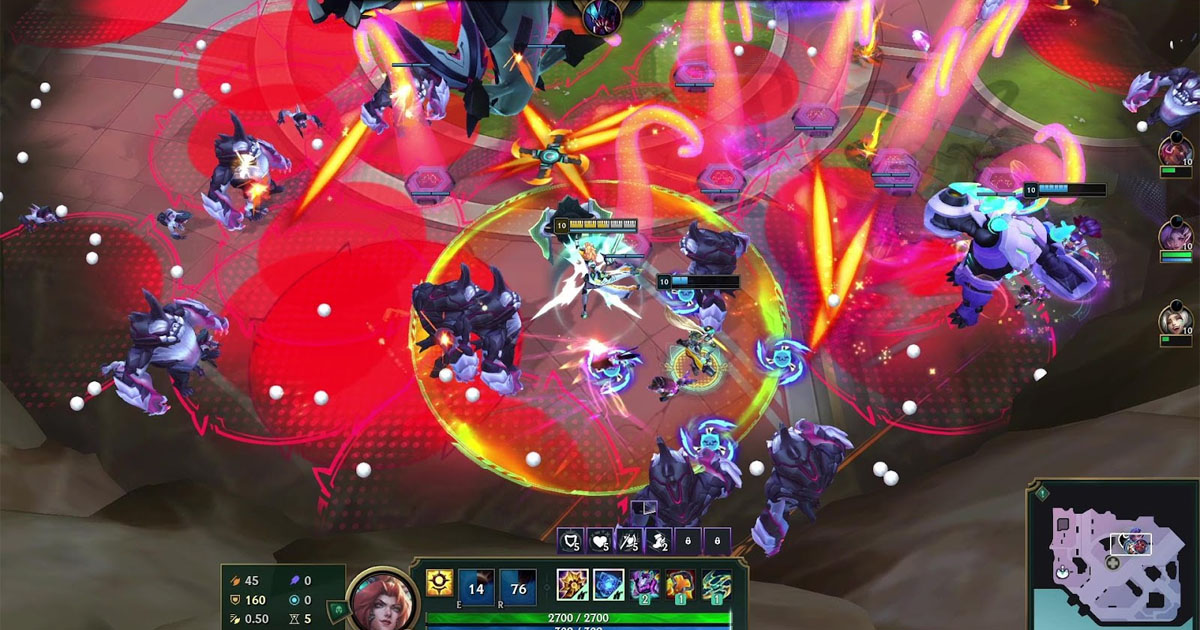Open the shield stat upgrade slot

571,541
